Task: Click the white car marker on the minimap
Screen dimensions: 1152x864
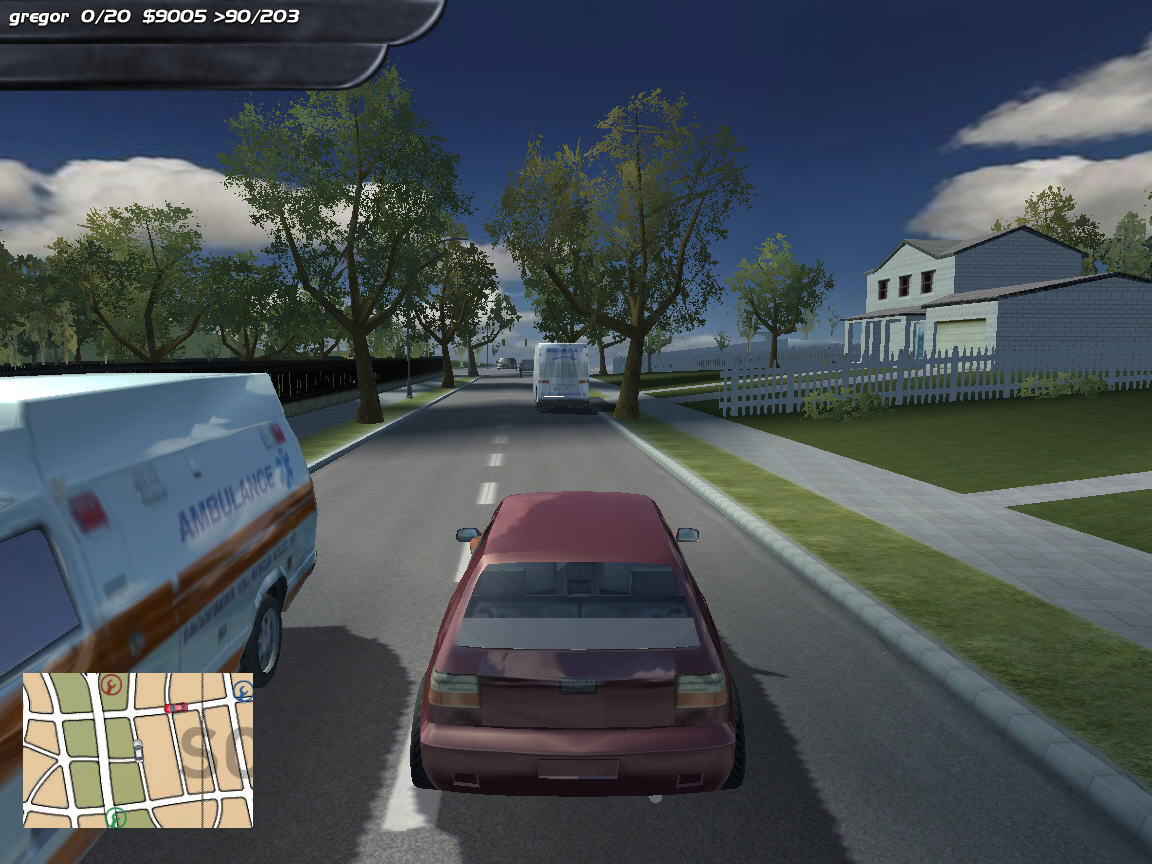Action: (138, 749)
